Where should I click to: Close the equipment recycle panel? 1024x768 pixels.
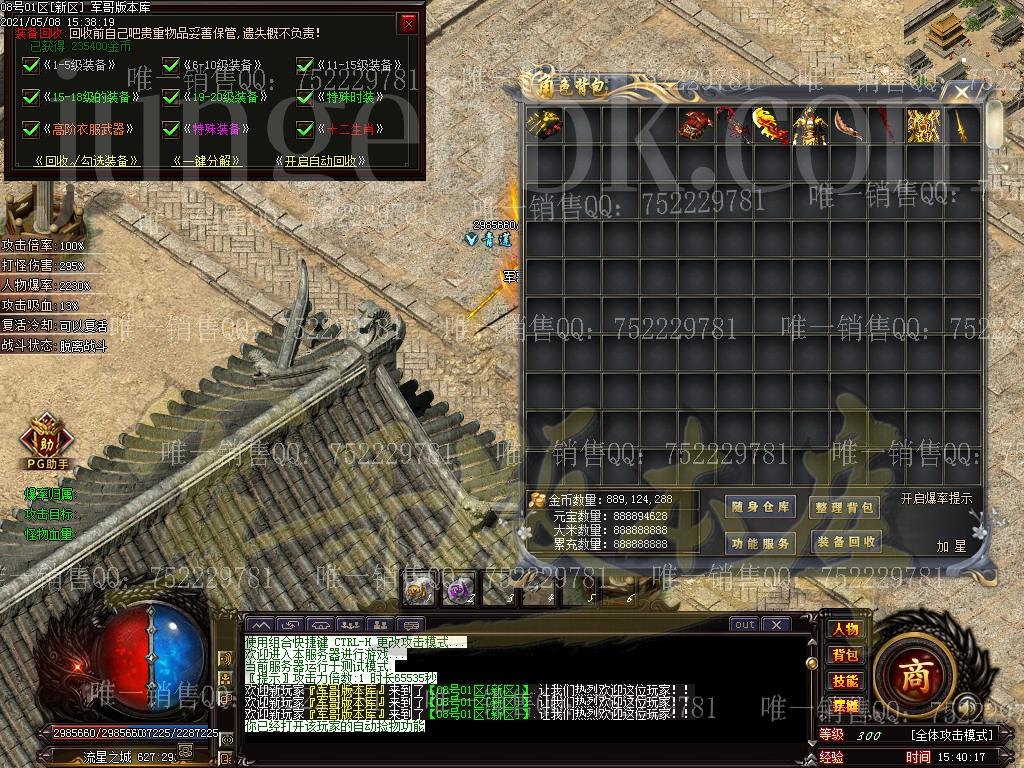tap(408, 23)
